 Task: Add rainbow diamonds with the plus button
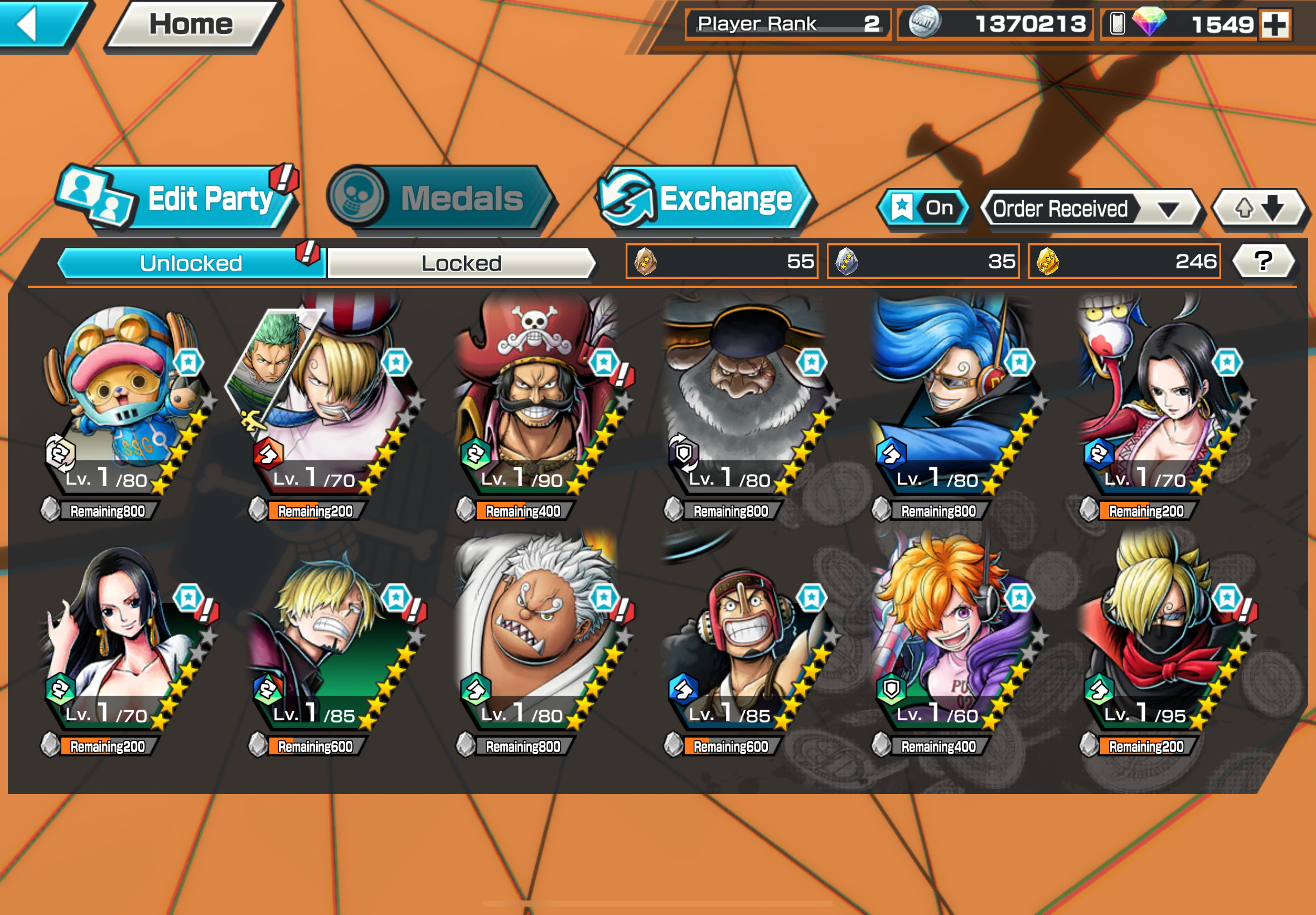tap(1275, 25)
